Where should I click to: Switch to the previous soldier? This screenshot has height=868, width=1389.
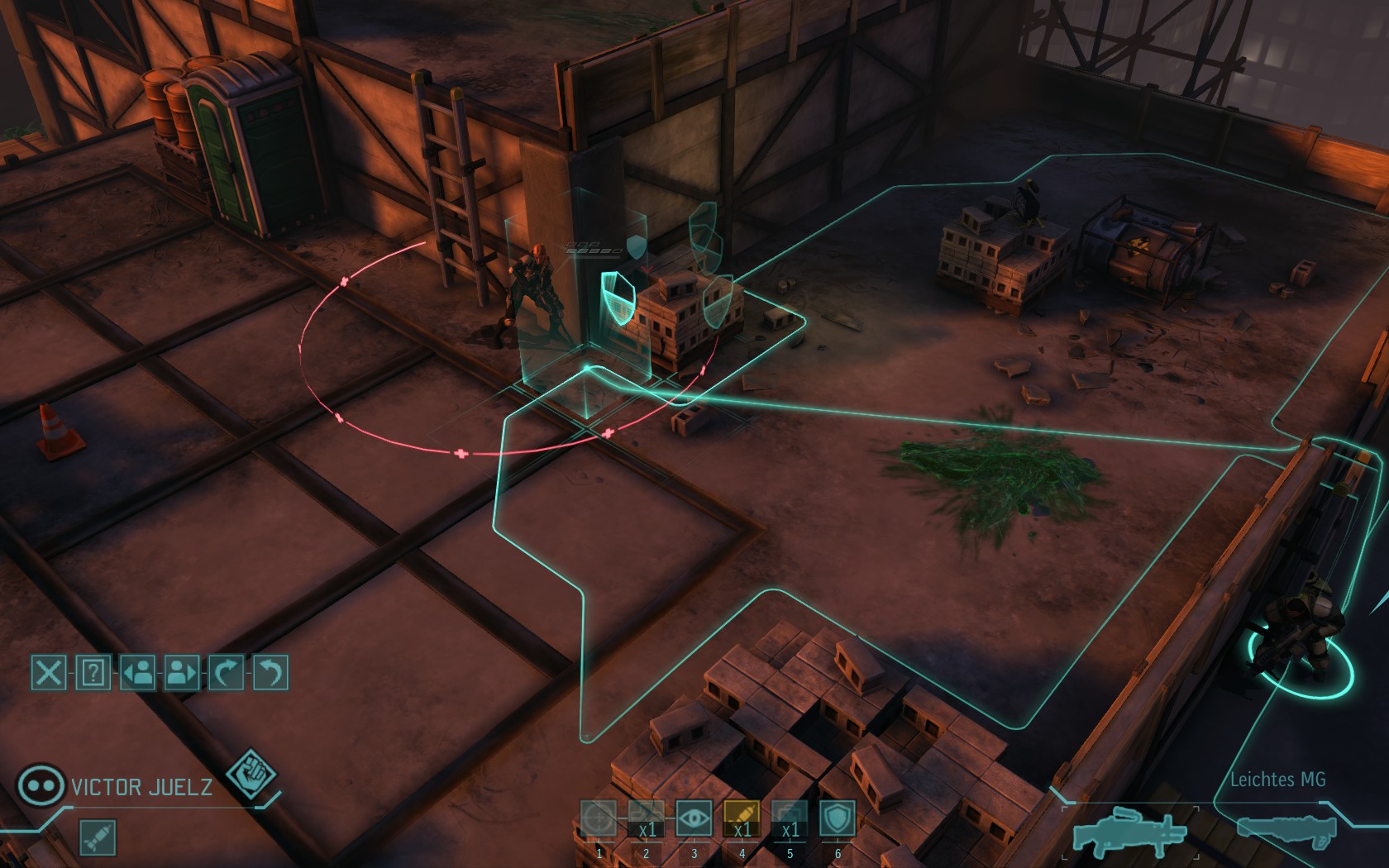[x=137, y=673]
